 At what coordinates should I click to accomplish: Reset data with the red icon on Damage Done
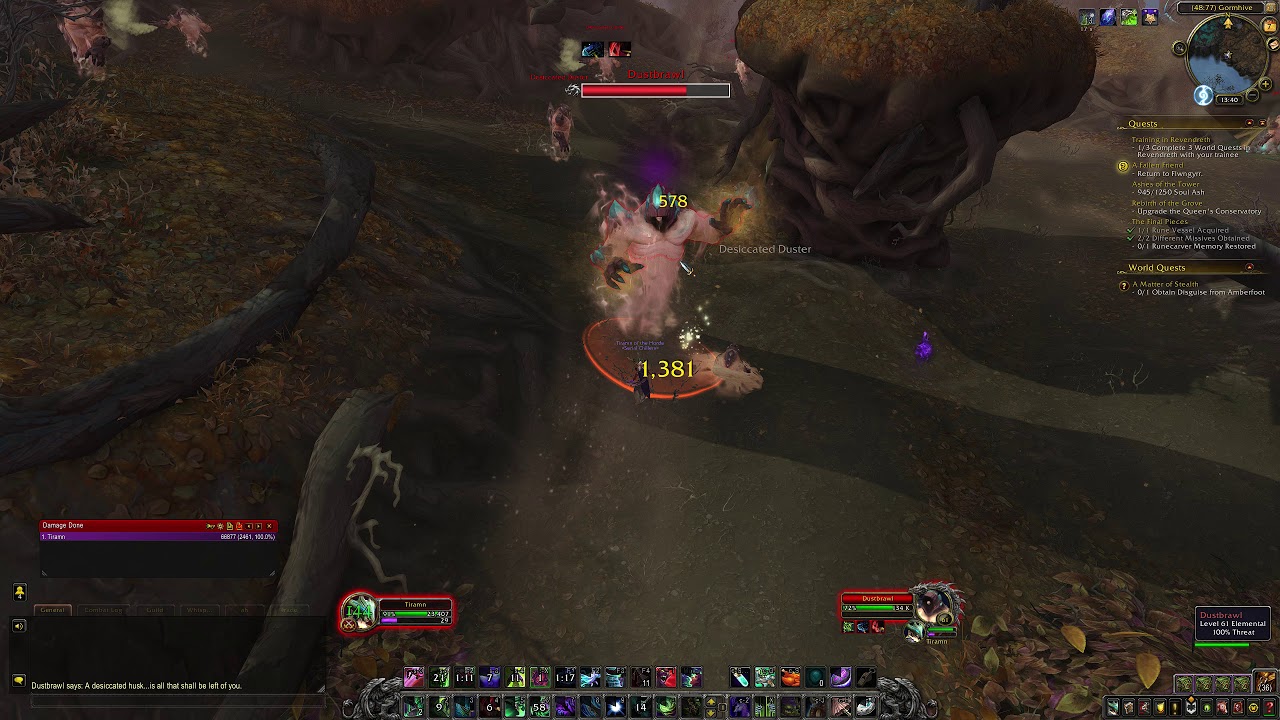pos(239,526)
